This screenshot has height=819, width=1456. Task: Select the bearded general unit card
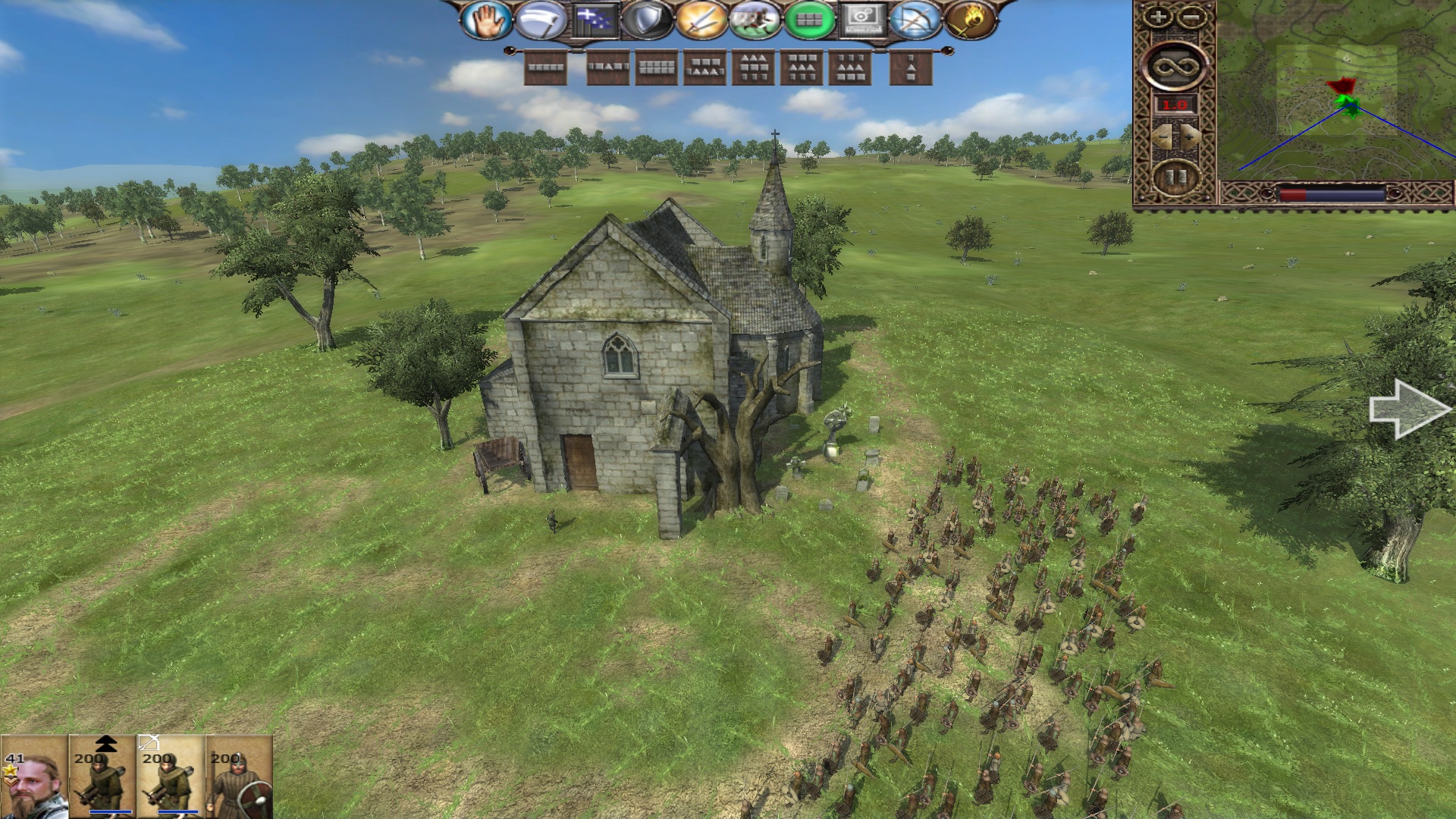pos(34,777)
